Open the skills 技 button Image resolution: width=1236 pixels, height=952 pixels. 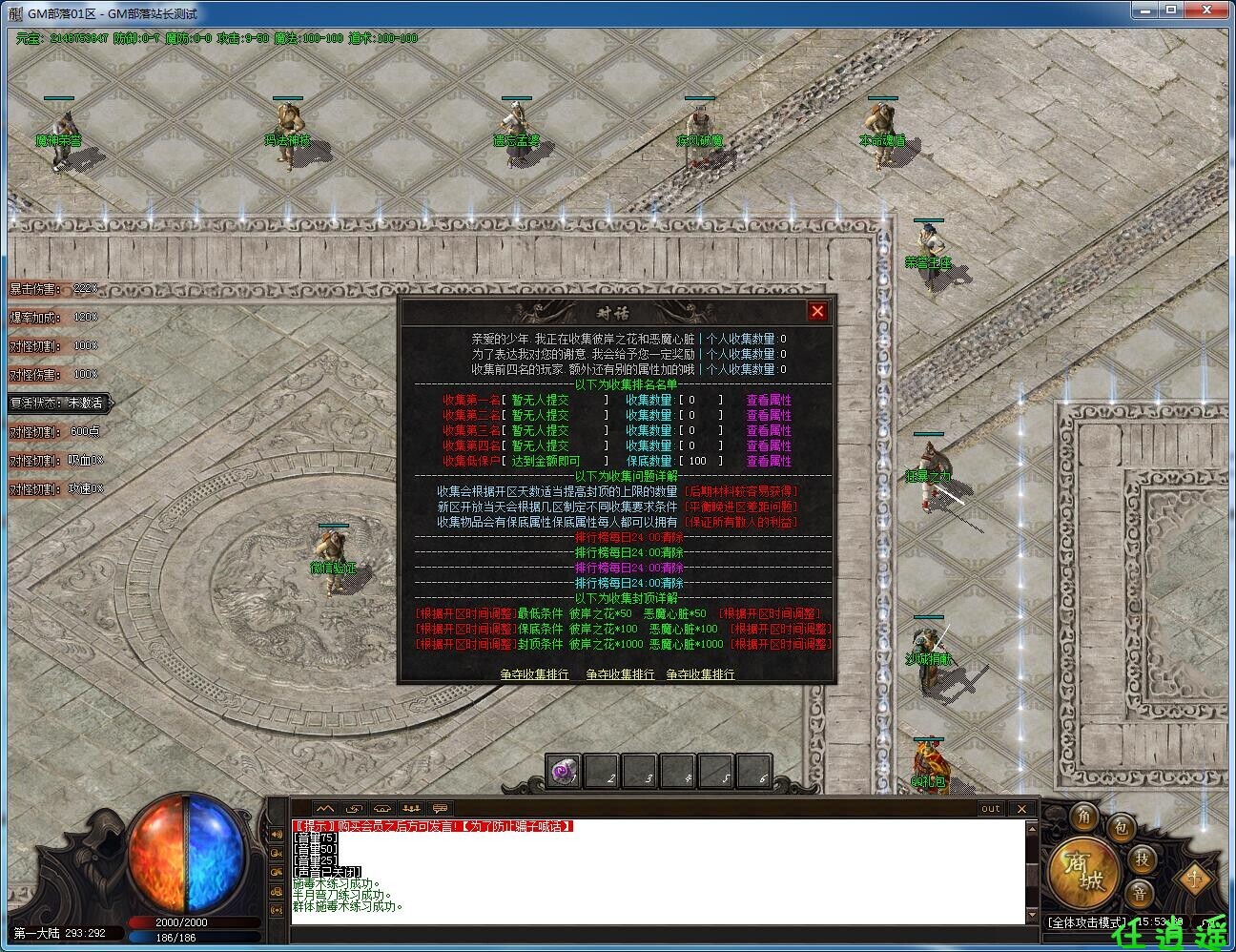[x=1142, y=859]
